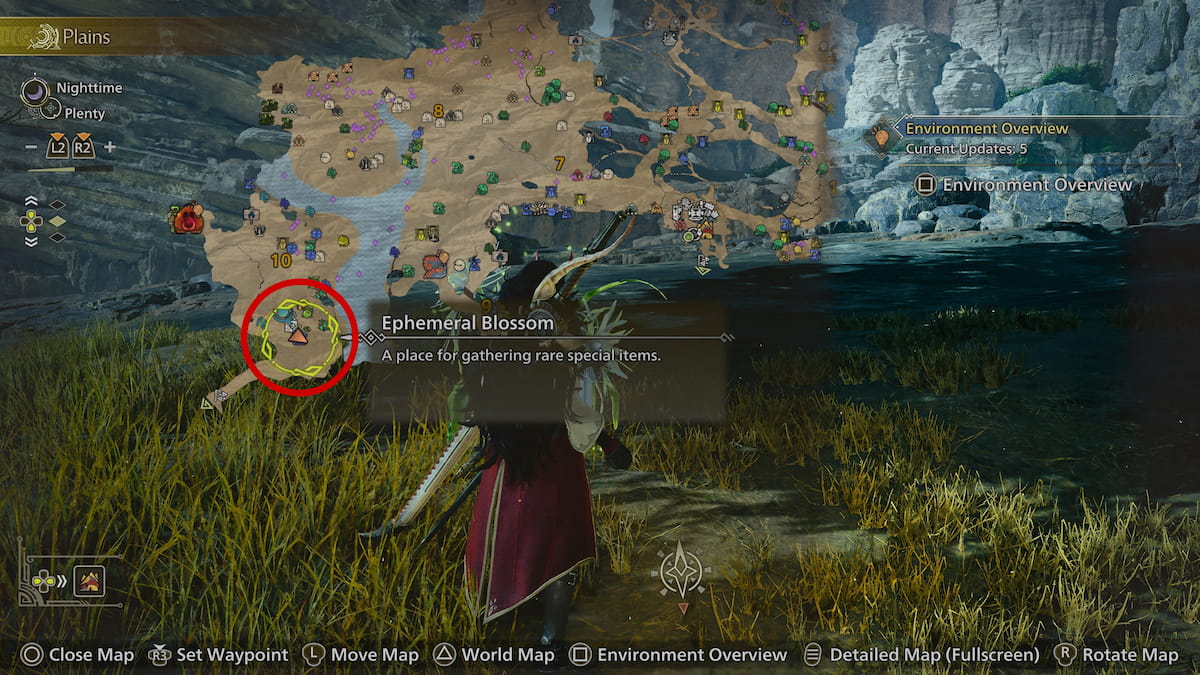Open World Map from the bottom bar
The height and width of the screenshot is (675, 1200).
pos(494,655)
